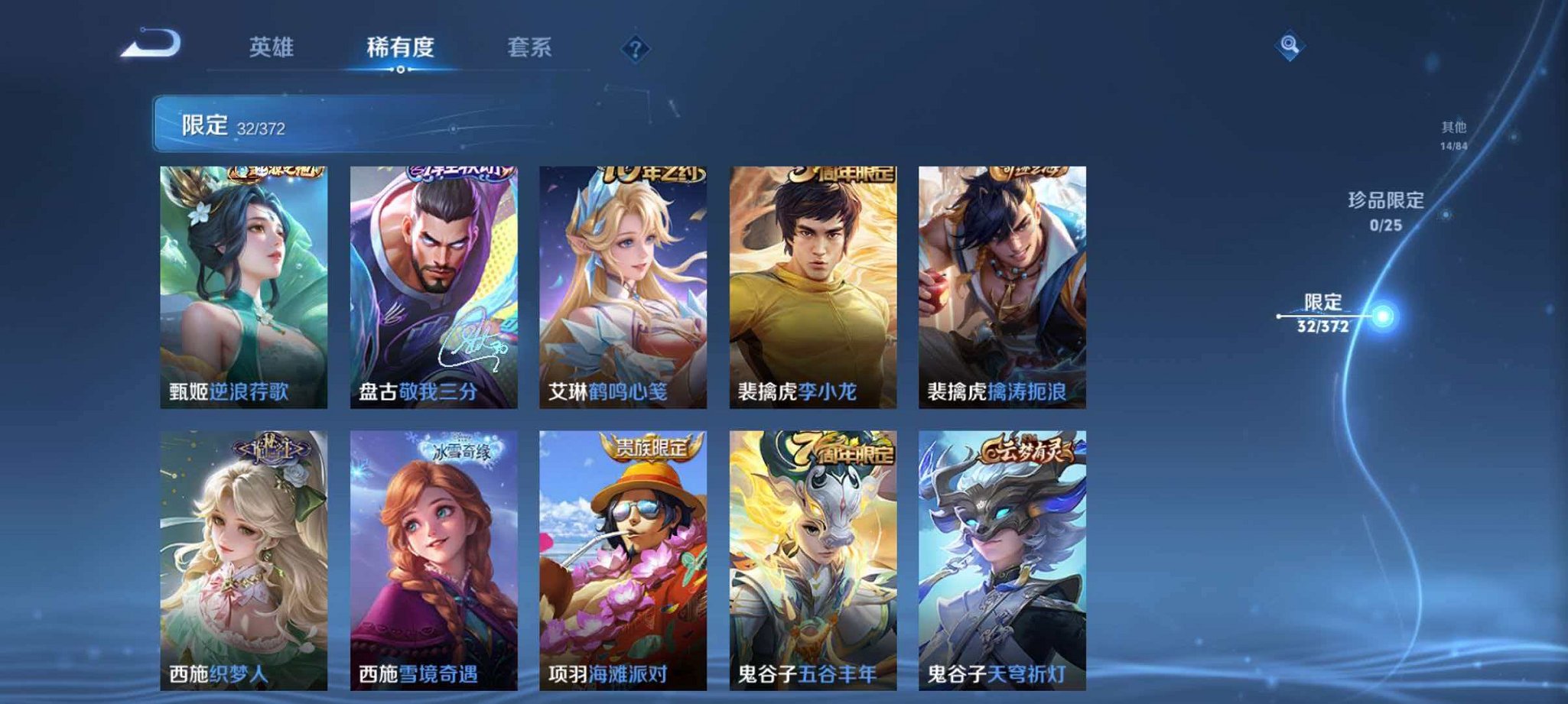The height and width of the screenshot is (704, 1568).
Task: Switch to the 套系 tab
Action: (529, 47)
